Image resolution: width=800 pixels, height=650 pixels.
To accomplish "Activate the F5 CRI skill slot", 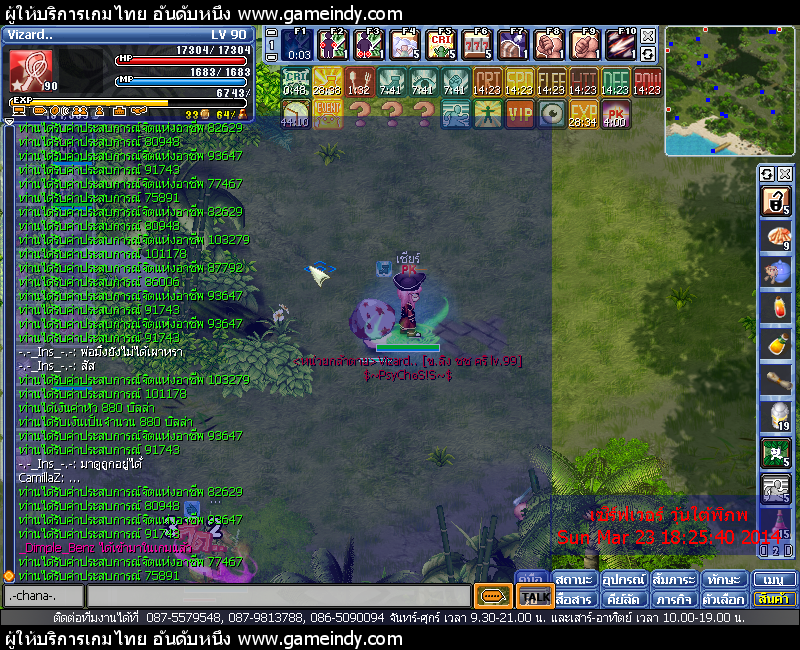I will pyautogui.click(x=443, y=45).
